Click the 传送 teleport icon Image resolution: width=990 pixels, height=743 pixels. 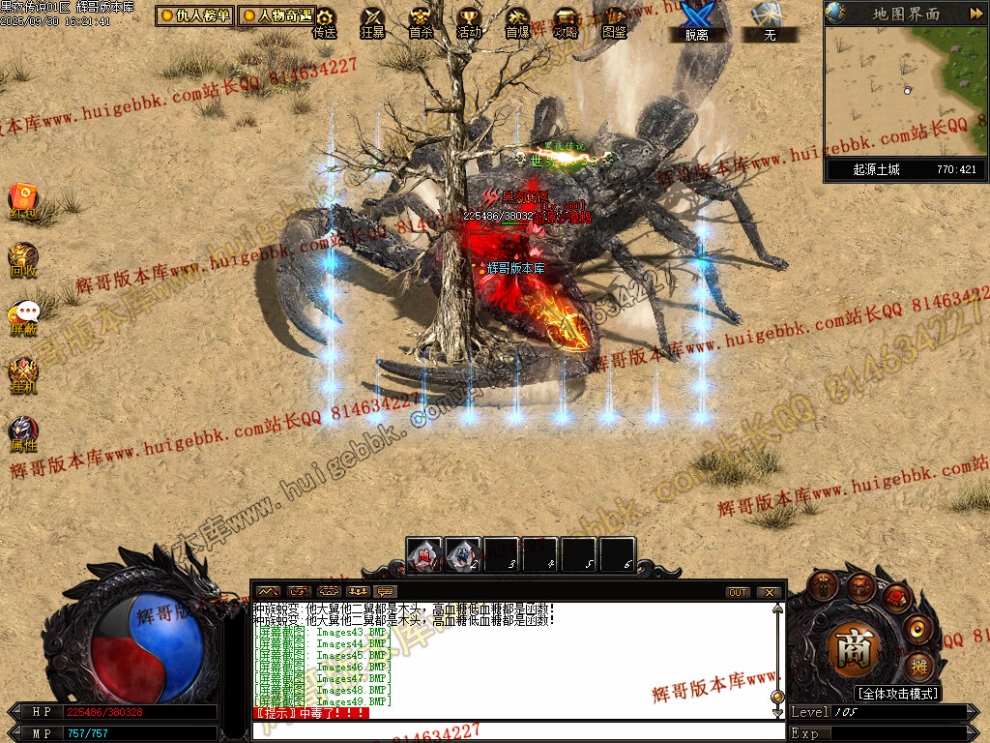(x=325, y=22)
